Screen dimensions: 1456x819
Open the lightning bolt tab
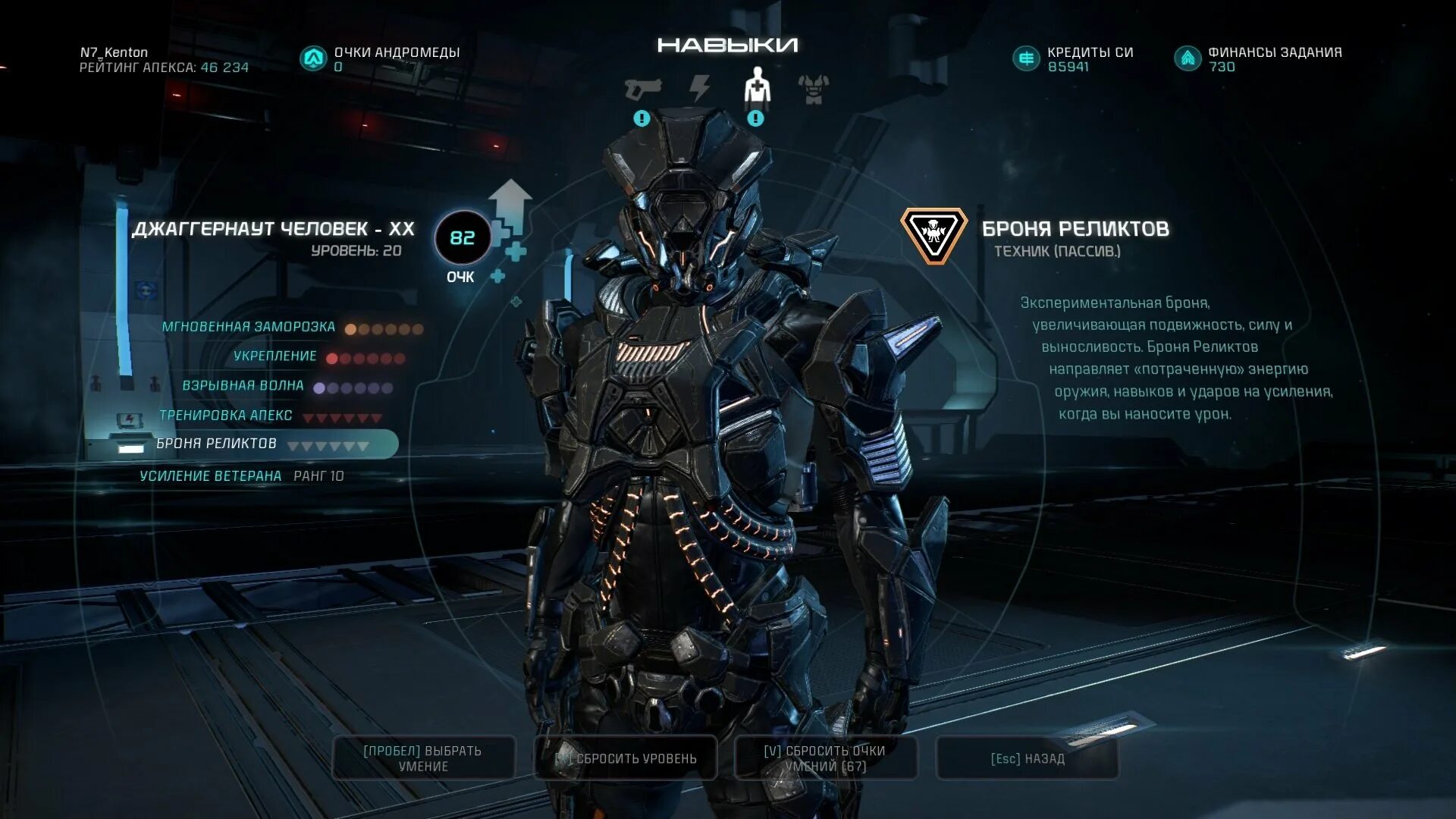pyautogui.click(x=700, y=89)
